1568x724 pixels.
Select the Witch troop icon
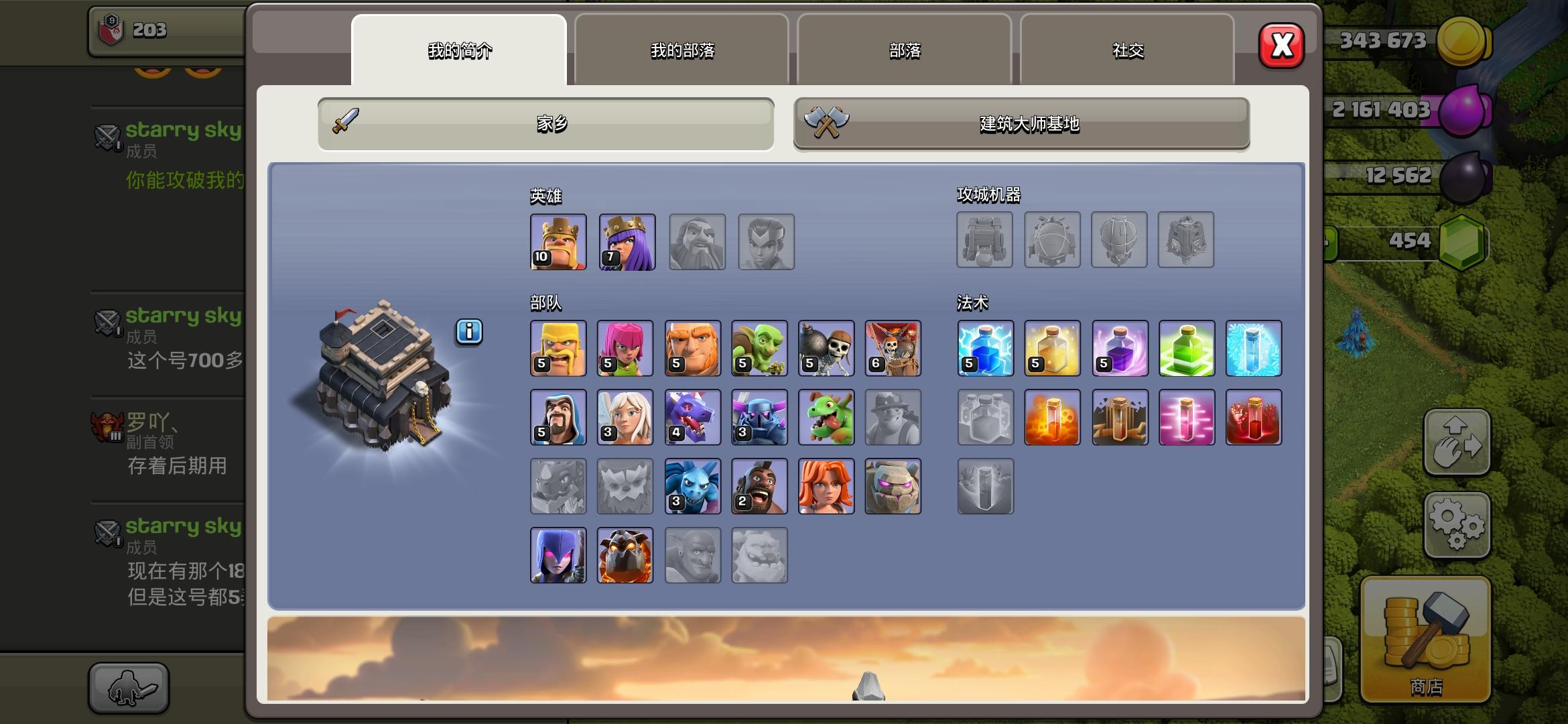558,555
